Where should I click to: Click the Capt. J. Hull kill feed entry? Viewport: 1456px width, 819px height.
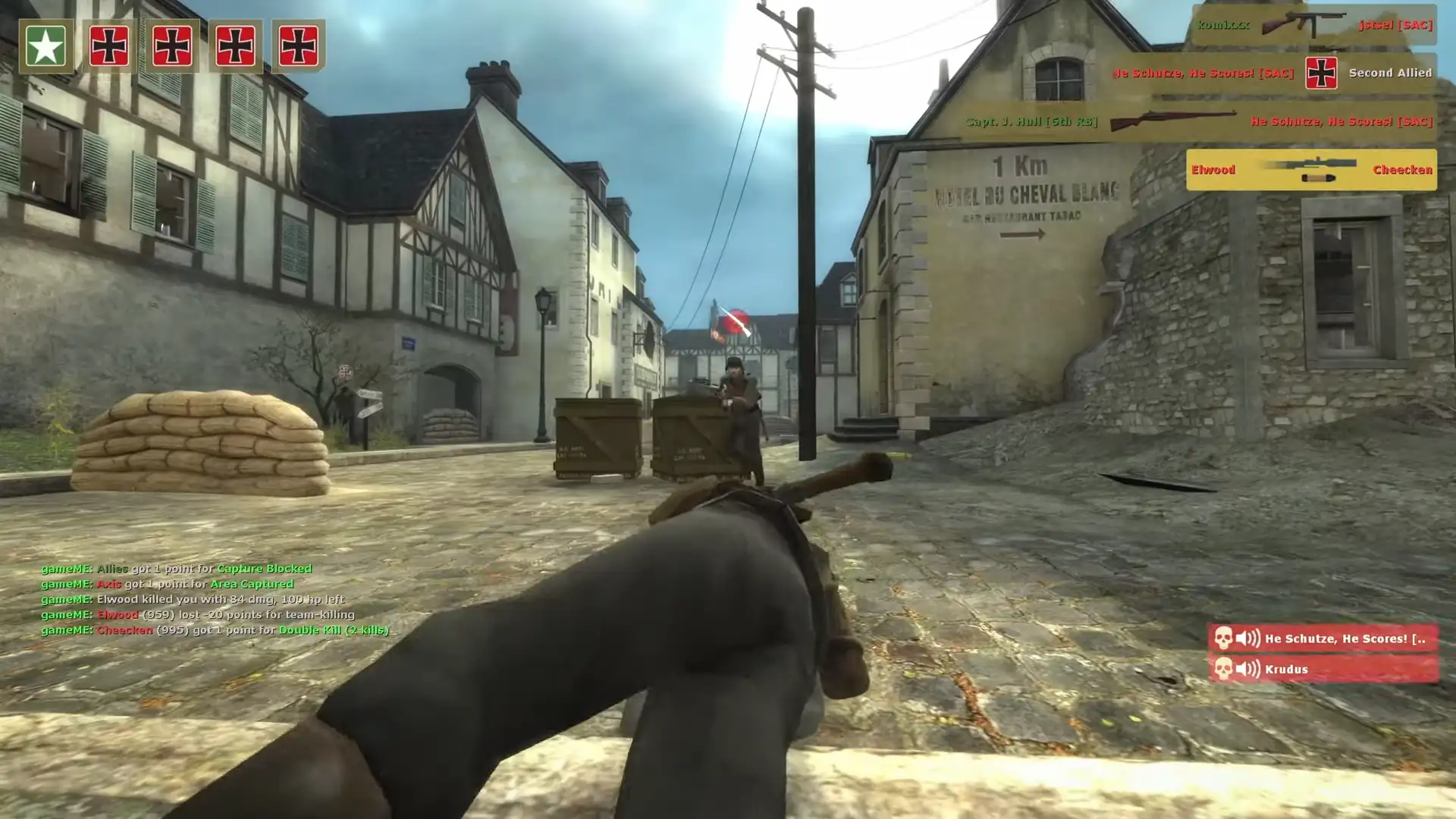(1198, 121)
